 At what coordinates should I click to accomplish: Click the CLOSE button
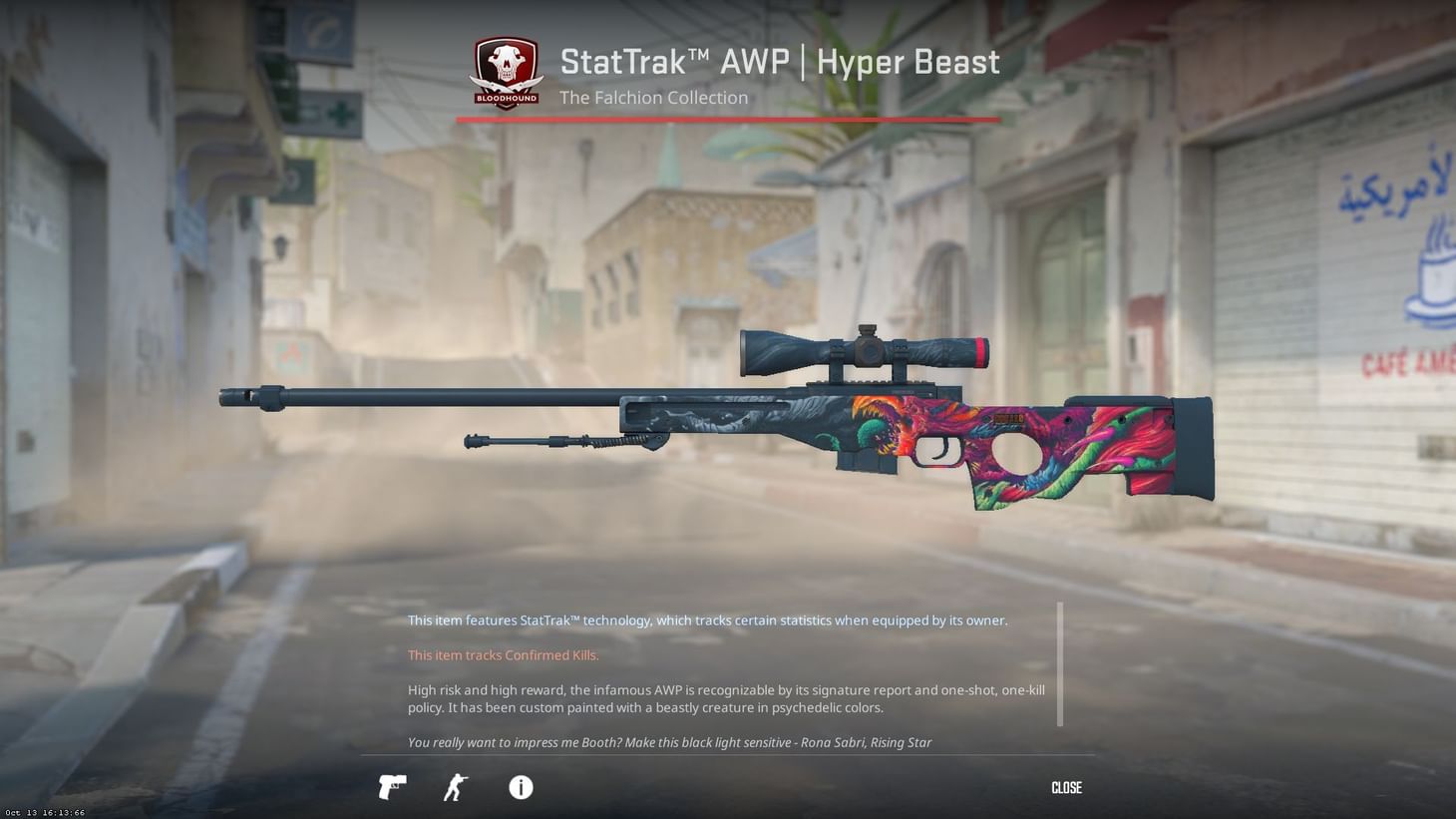(1065, 787)
